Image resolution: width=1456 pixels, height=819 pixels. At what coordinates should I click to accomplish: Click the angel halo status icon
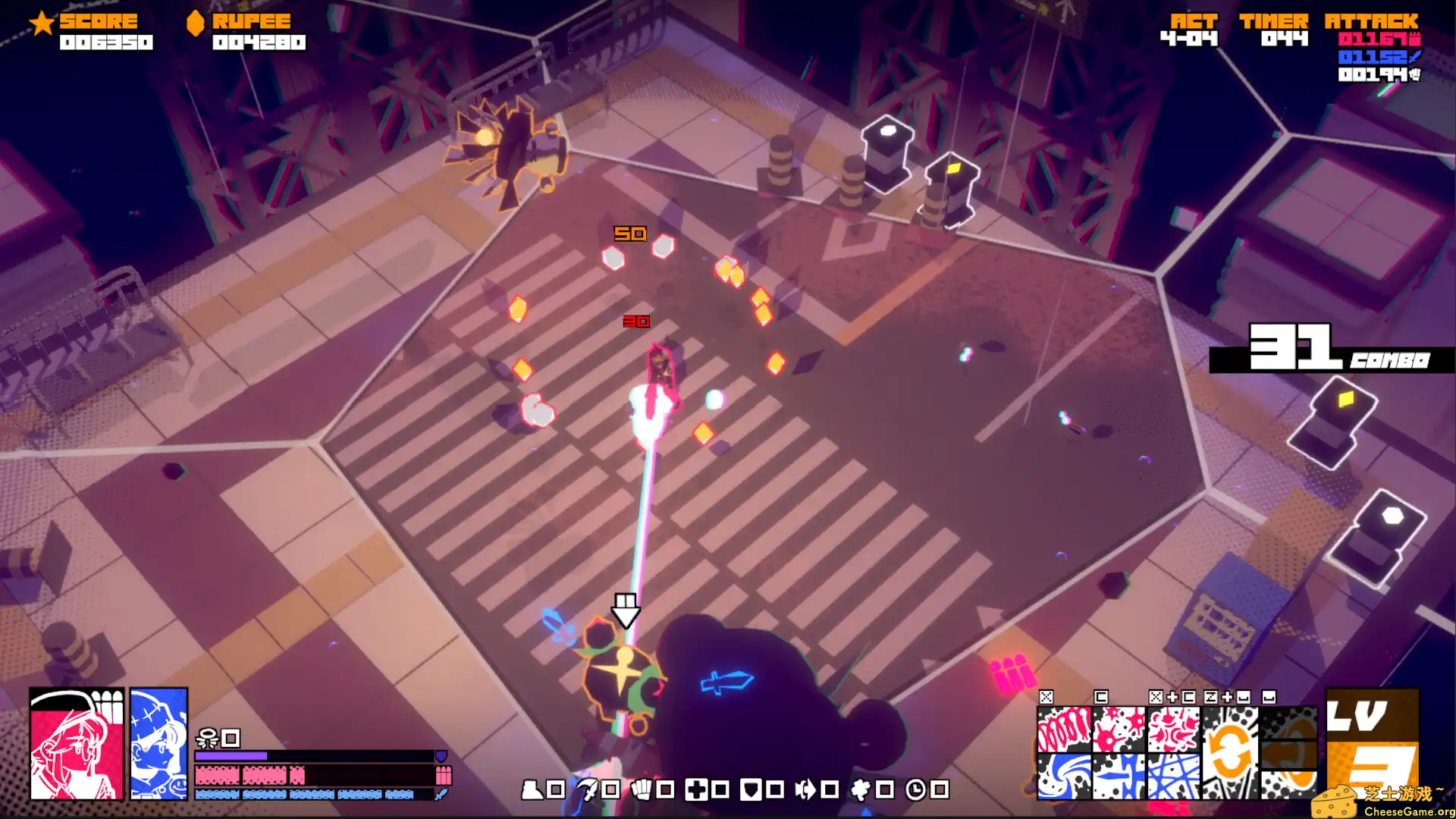207,737
